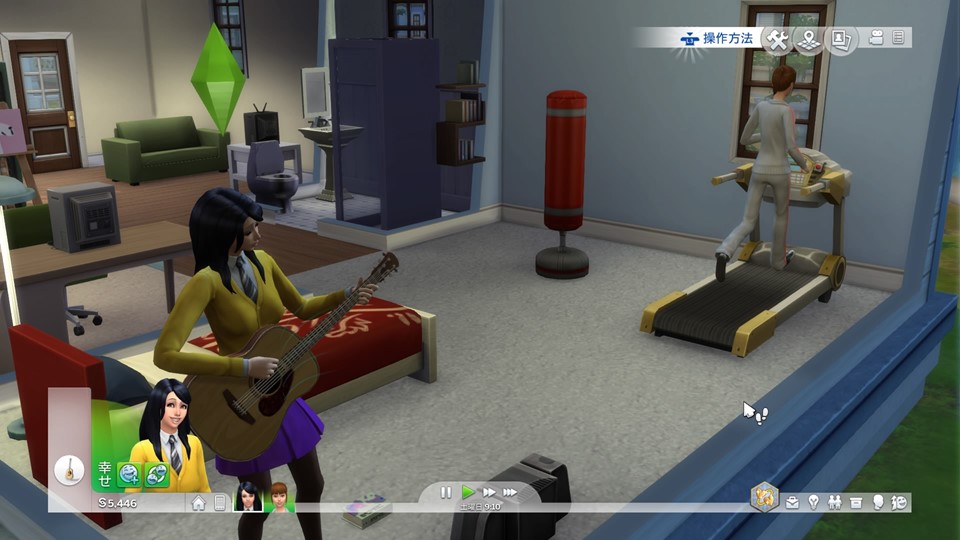Open the Gallery photos icon
The width and height of the screenshot is (960, 540).
coord(841,39)
